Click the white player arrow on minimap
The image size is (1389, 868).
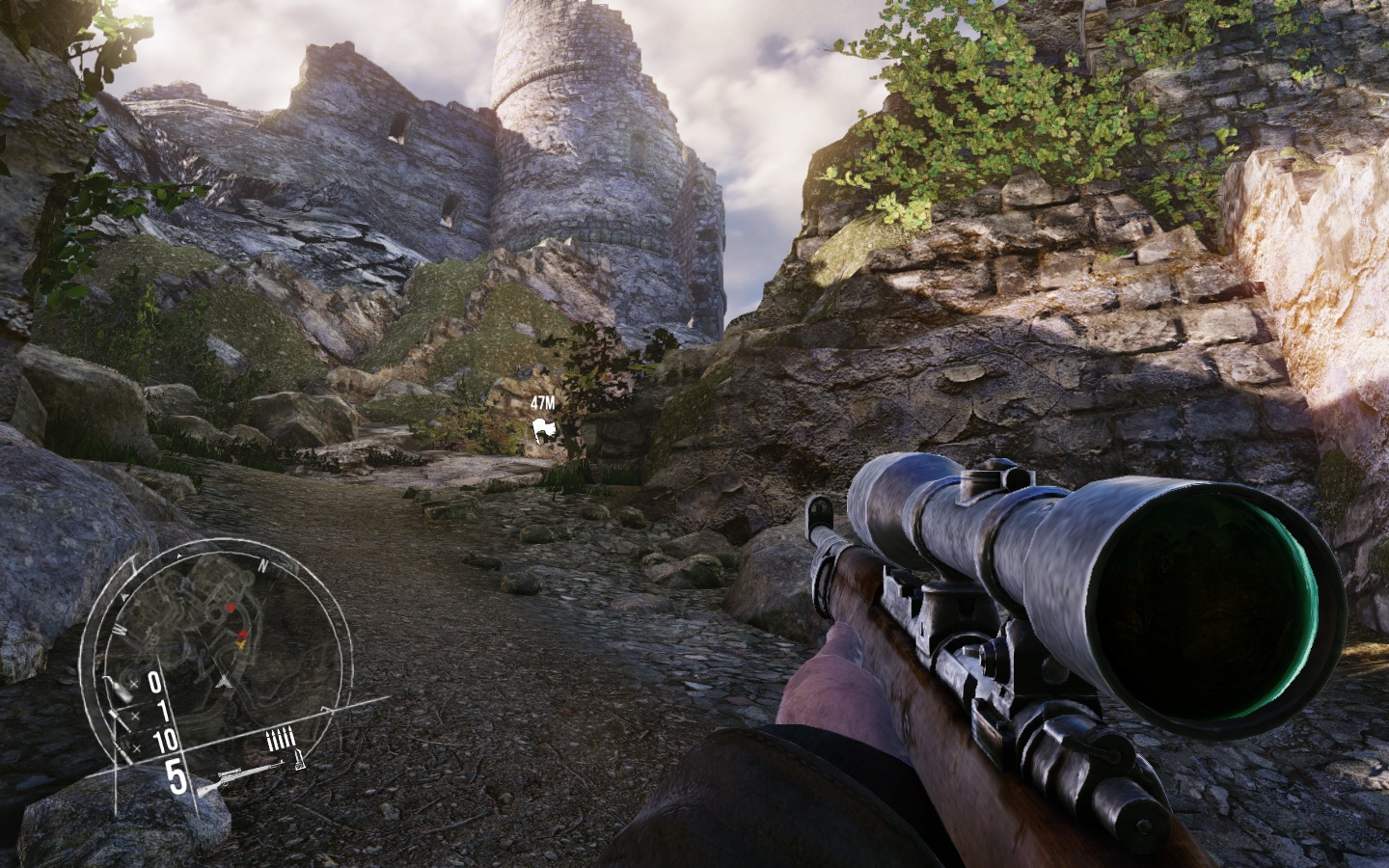[x=225, y=681]
